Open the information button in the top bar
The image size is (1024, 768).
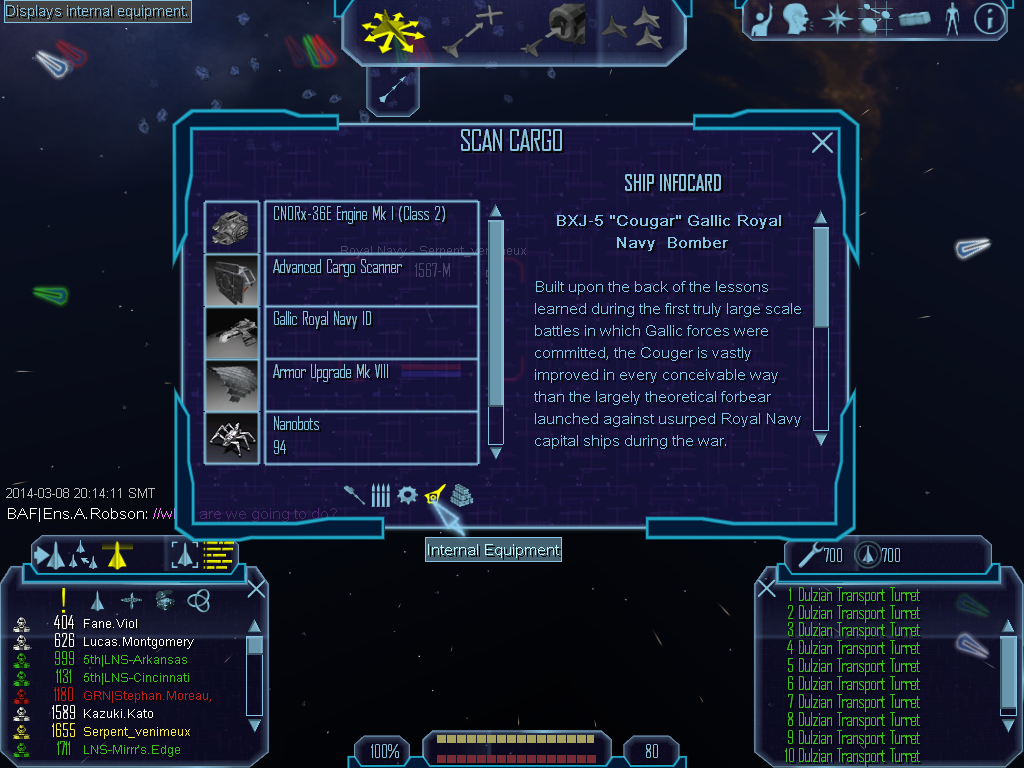pos(989,18)
